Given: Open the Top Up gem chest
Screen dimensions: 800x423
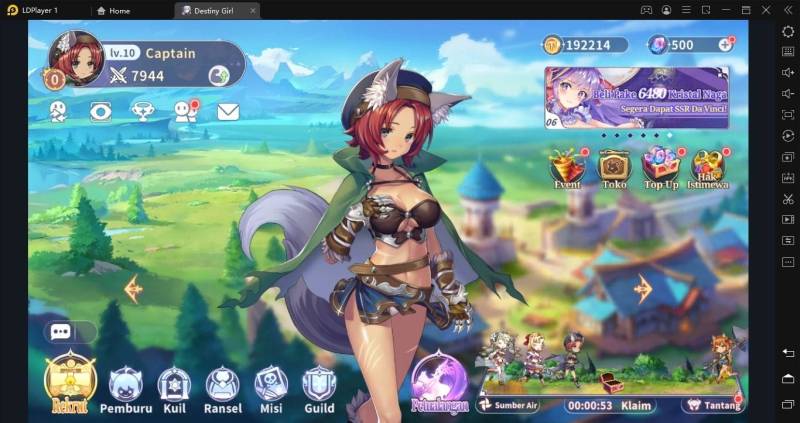Looking at the screenshot, I should (660, 167).
